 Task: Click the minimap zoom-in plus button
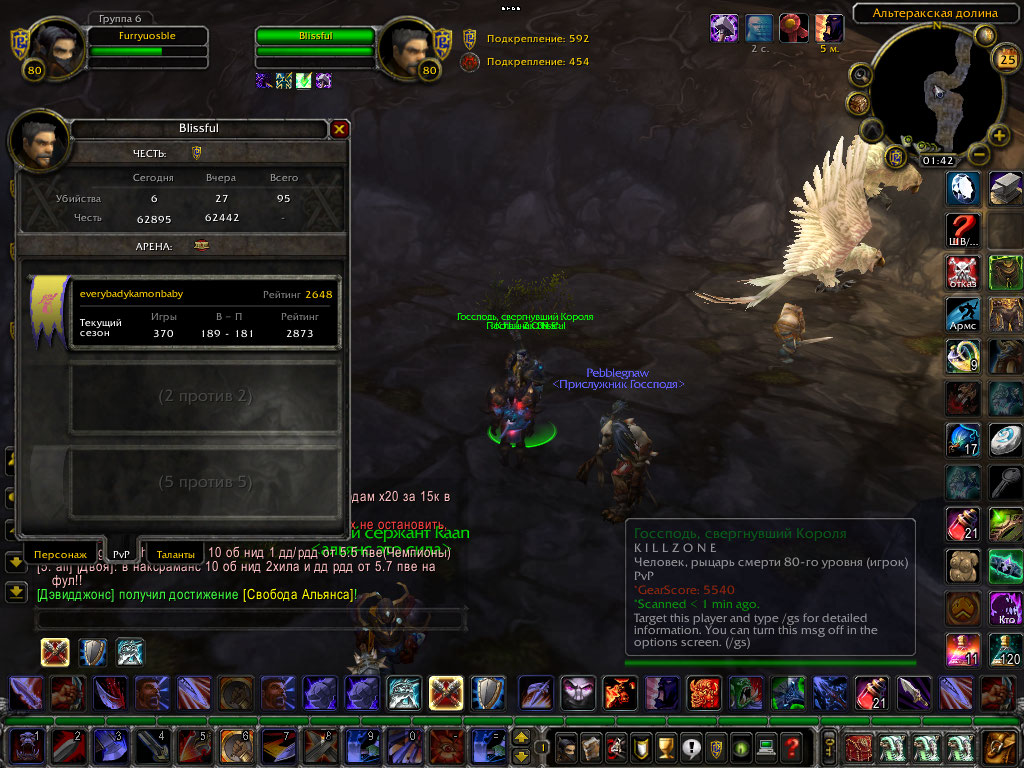click(x=998, y=136)
